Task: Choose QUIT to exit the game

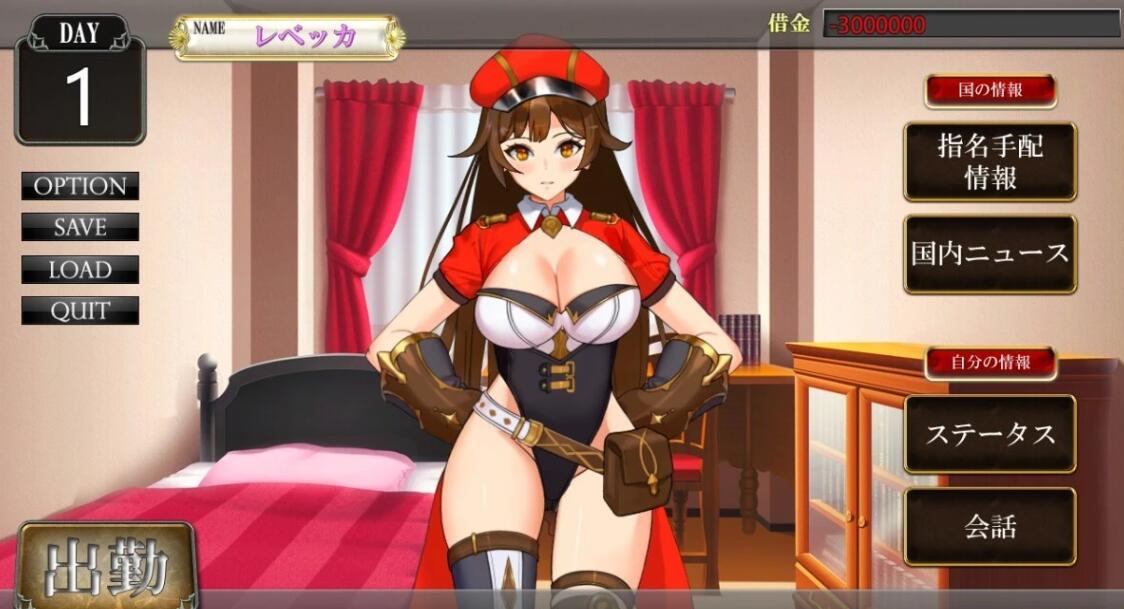Action: 80,310
